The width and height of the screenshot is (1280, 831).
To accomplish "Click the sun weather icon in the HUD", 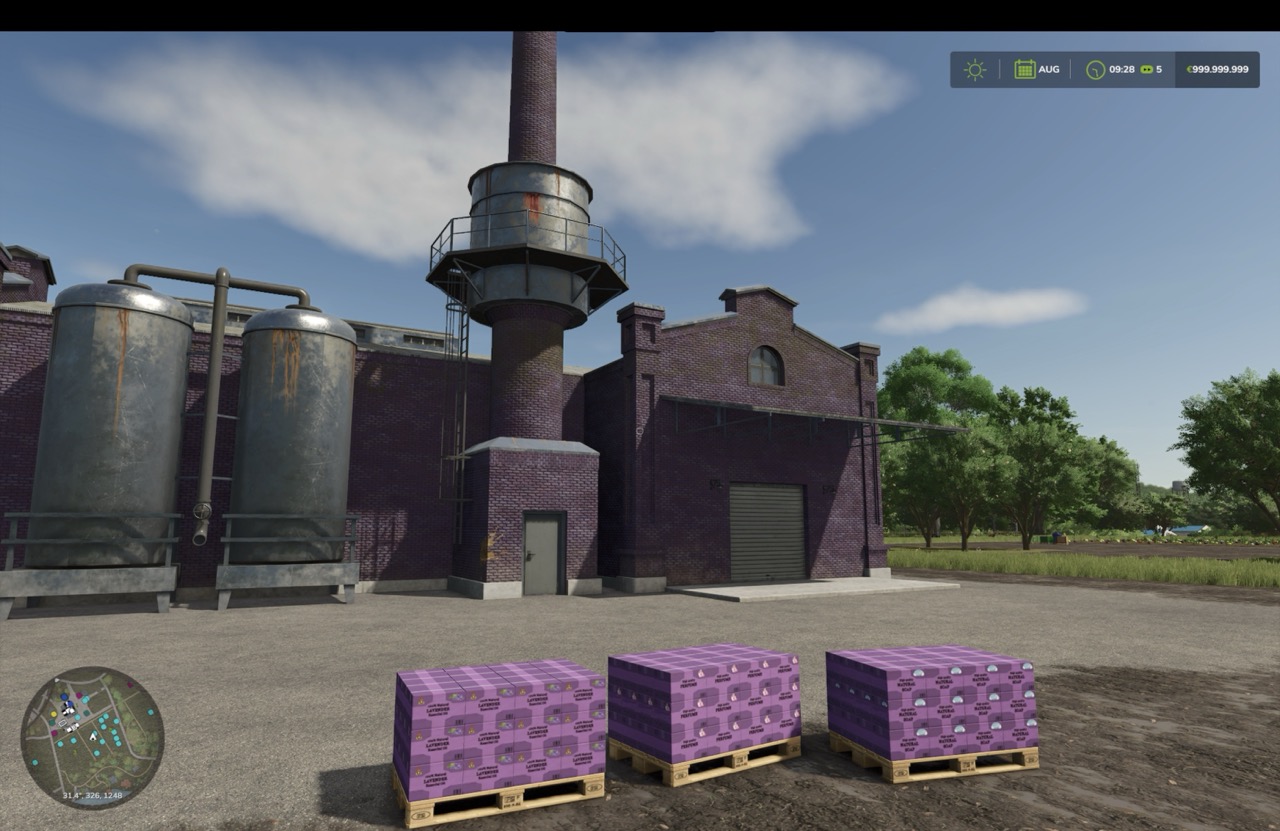I will tap(974, 69).
